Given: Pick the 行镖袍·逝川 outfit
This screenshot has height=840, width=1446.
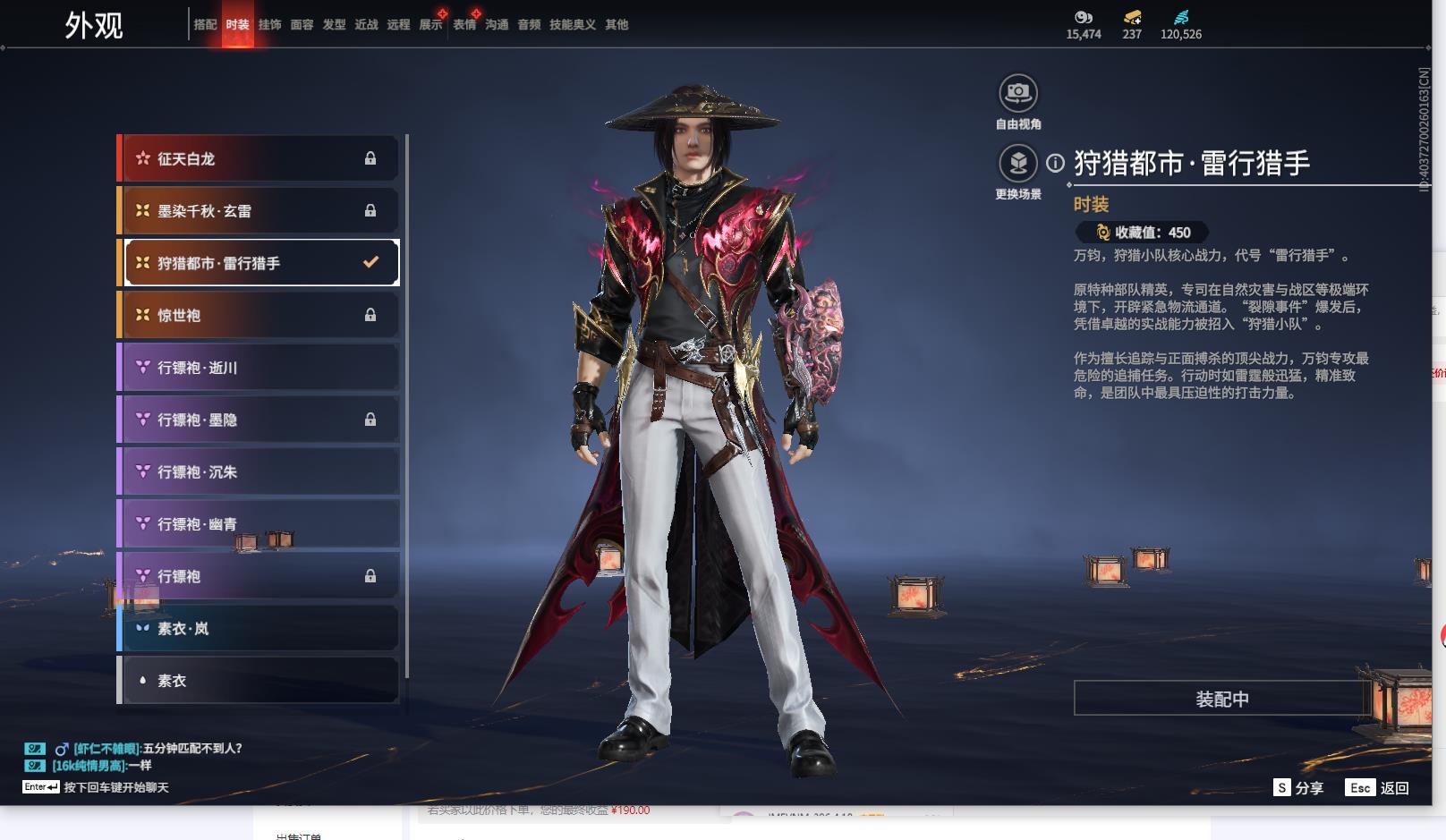Looking at the screenshot, I should [x=259, y=368].
